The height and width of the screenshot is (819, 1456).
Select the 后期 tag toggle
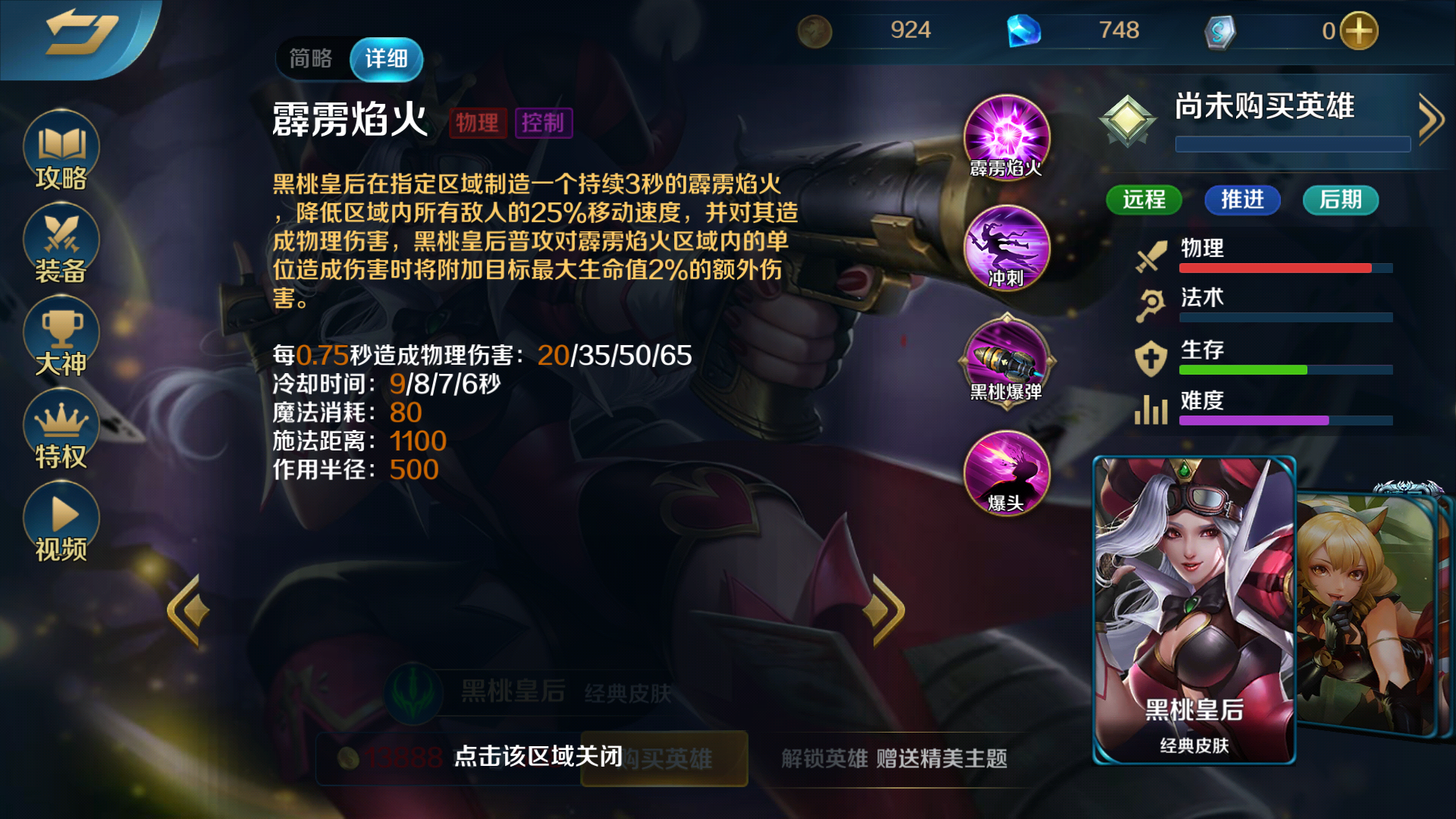1340,200
